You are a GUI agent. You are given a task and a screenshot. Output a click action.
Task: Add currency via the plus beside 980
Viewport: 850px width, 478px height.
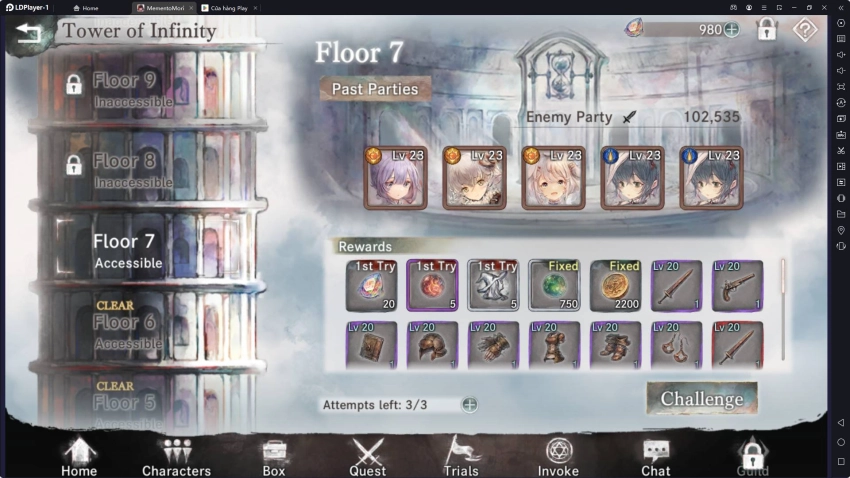[x=731, y=30]
